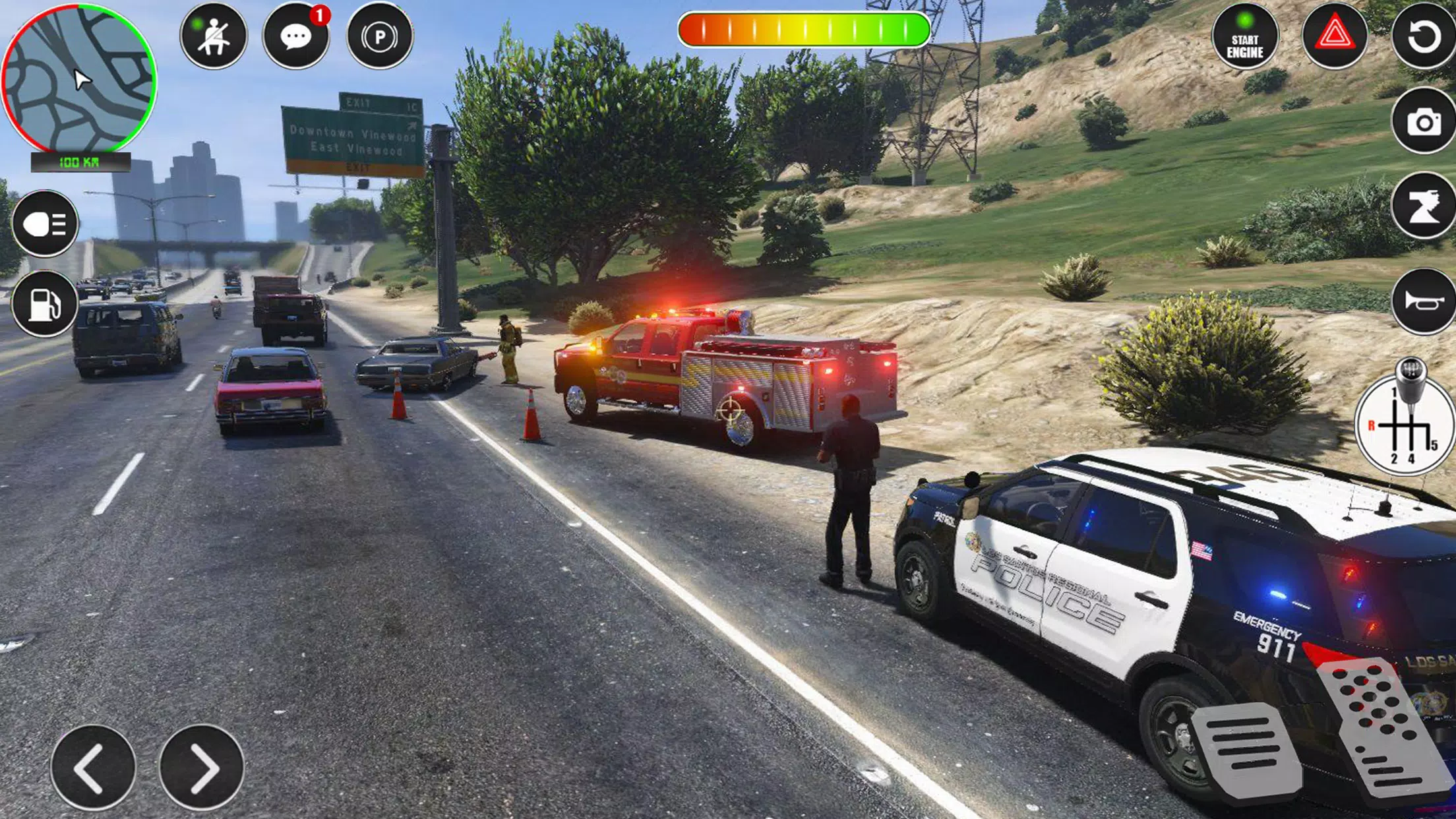
Task: Open the chat messages with notification badge
Action: [x=297, y=38]
